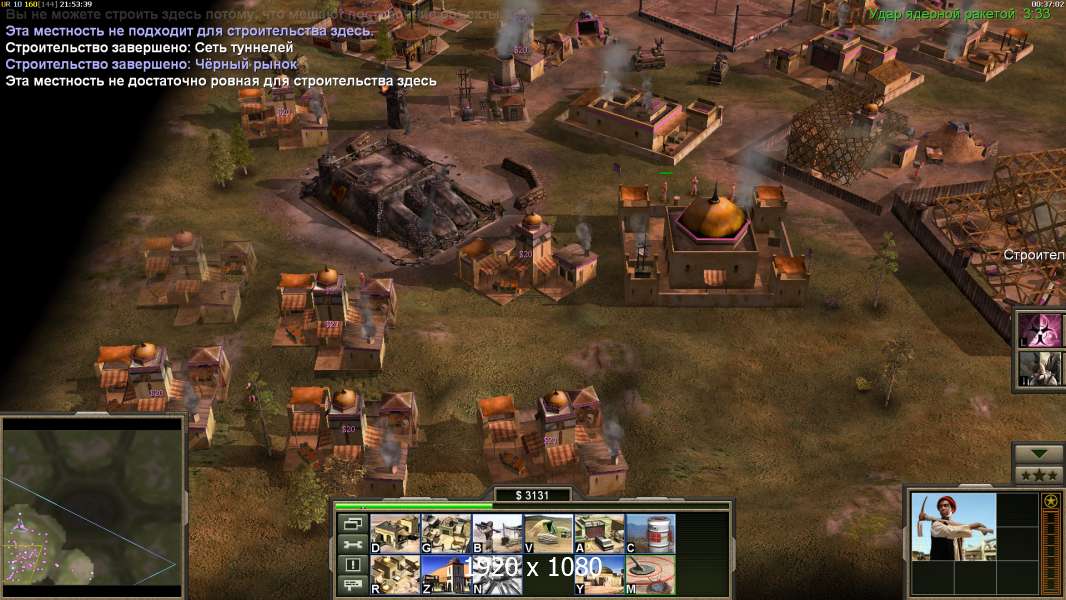Click the minimap

pyautogui.click(x=92, y=506)
